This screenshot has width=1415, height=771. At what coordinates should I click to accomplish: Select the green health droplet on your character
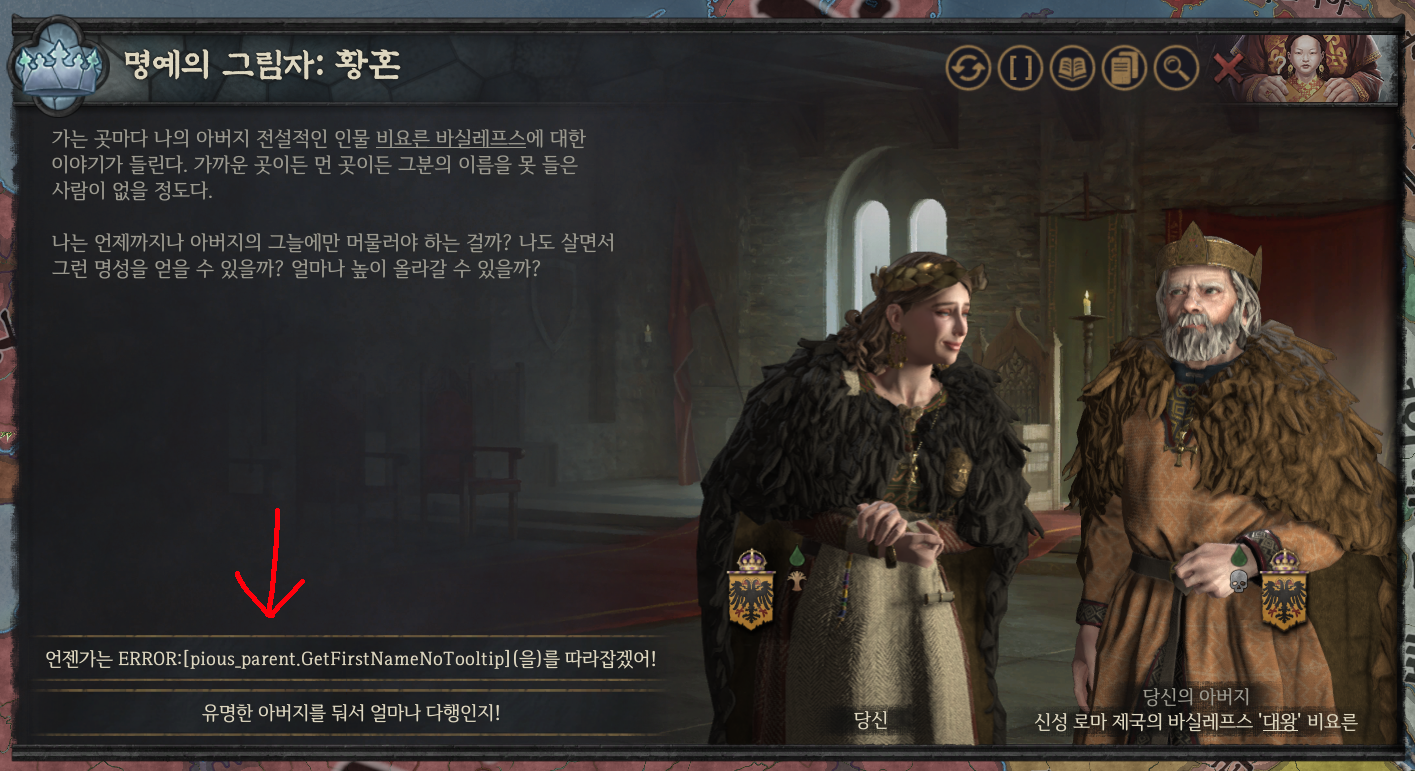798,555
